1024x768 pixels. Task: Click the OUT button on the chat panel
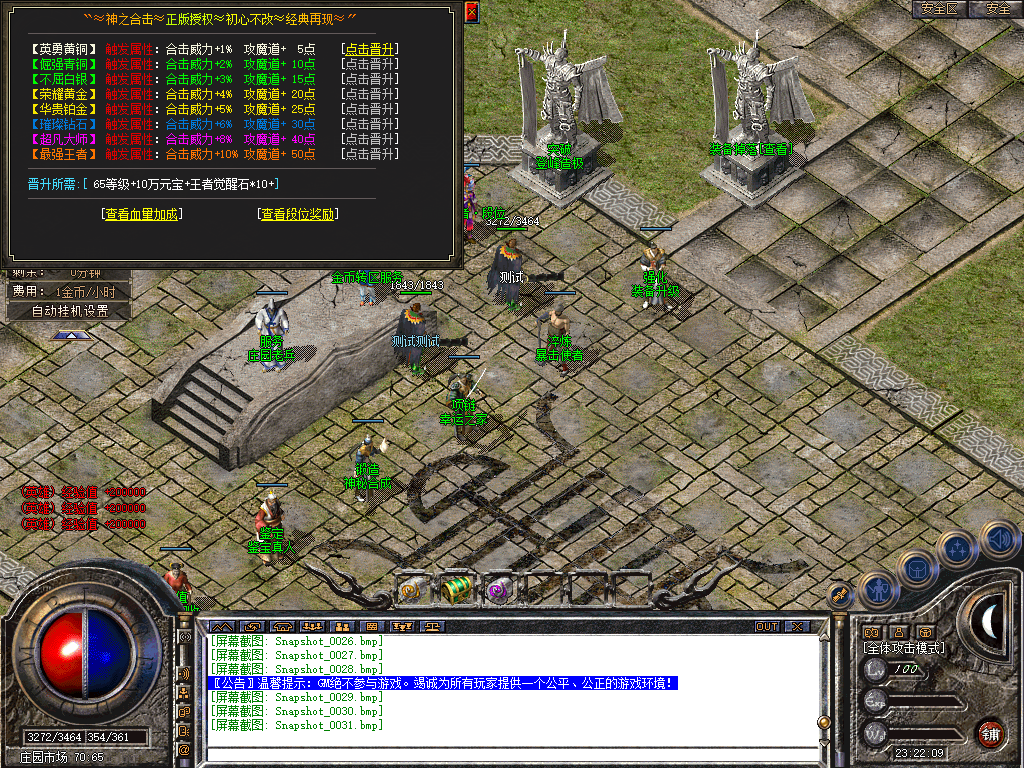[767, 627]
